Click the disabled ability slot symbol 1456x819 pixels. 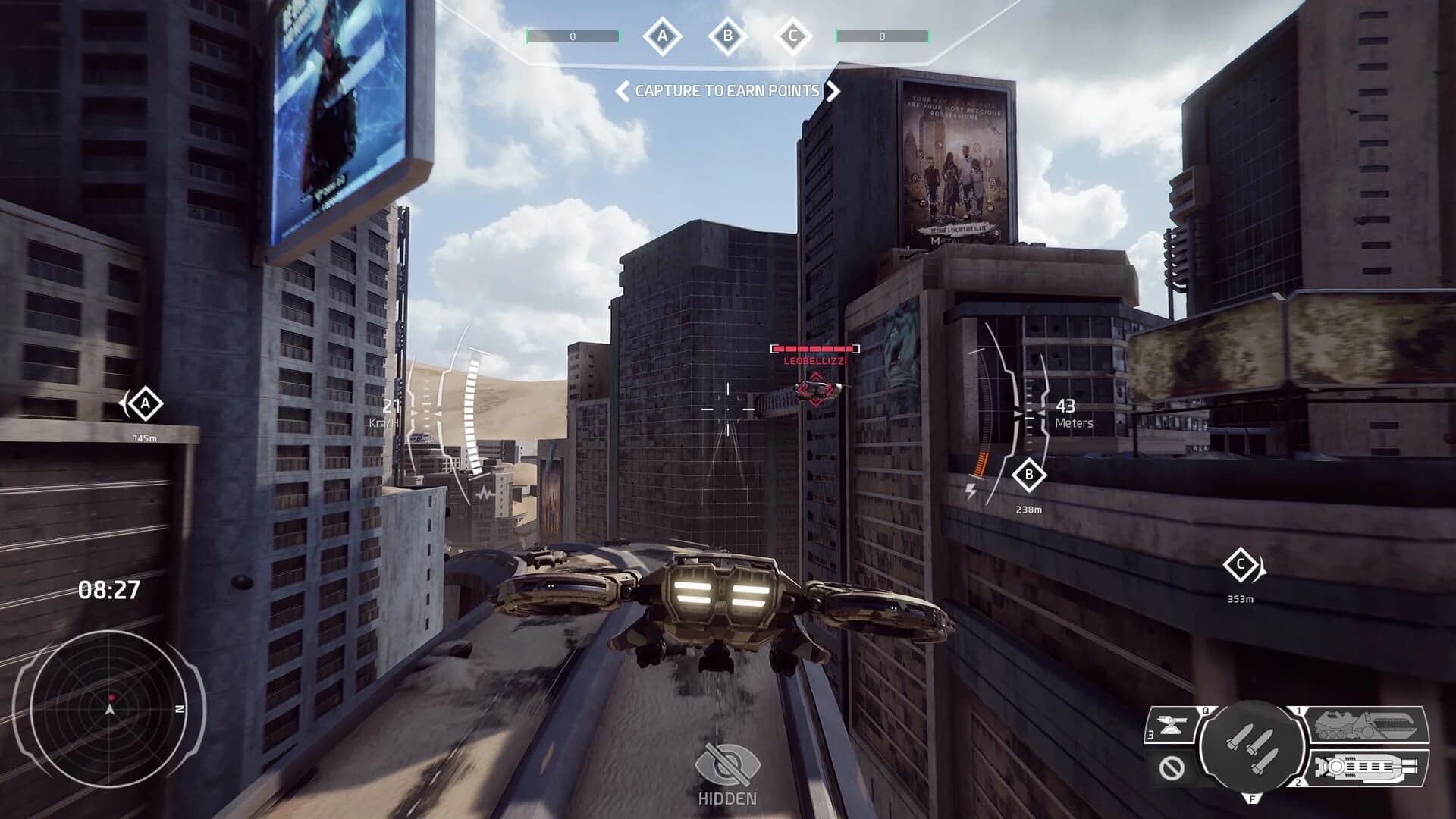click(x=1171, y=767)
